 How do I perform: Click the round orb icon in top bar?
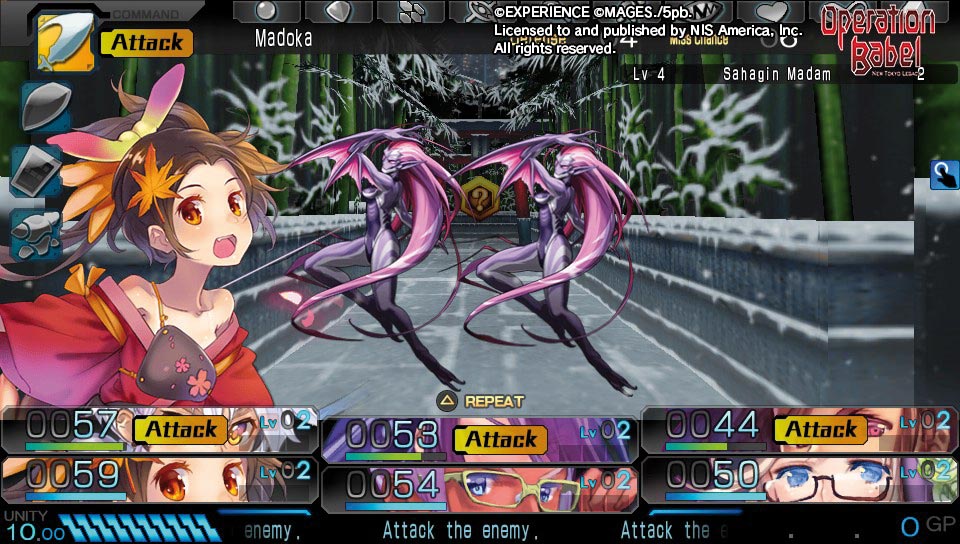click(267, 11)
